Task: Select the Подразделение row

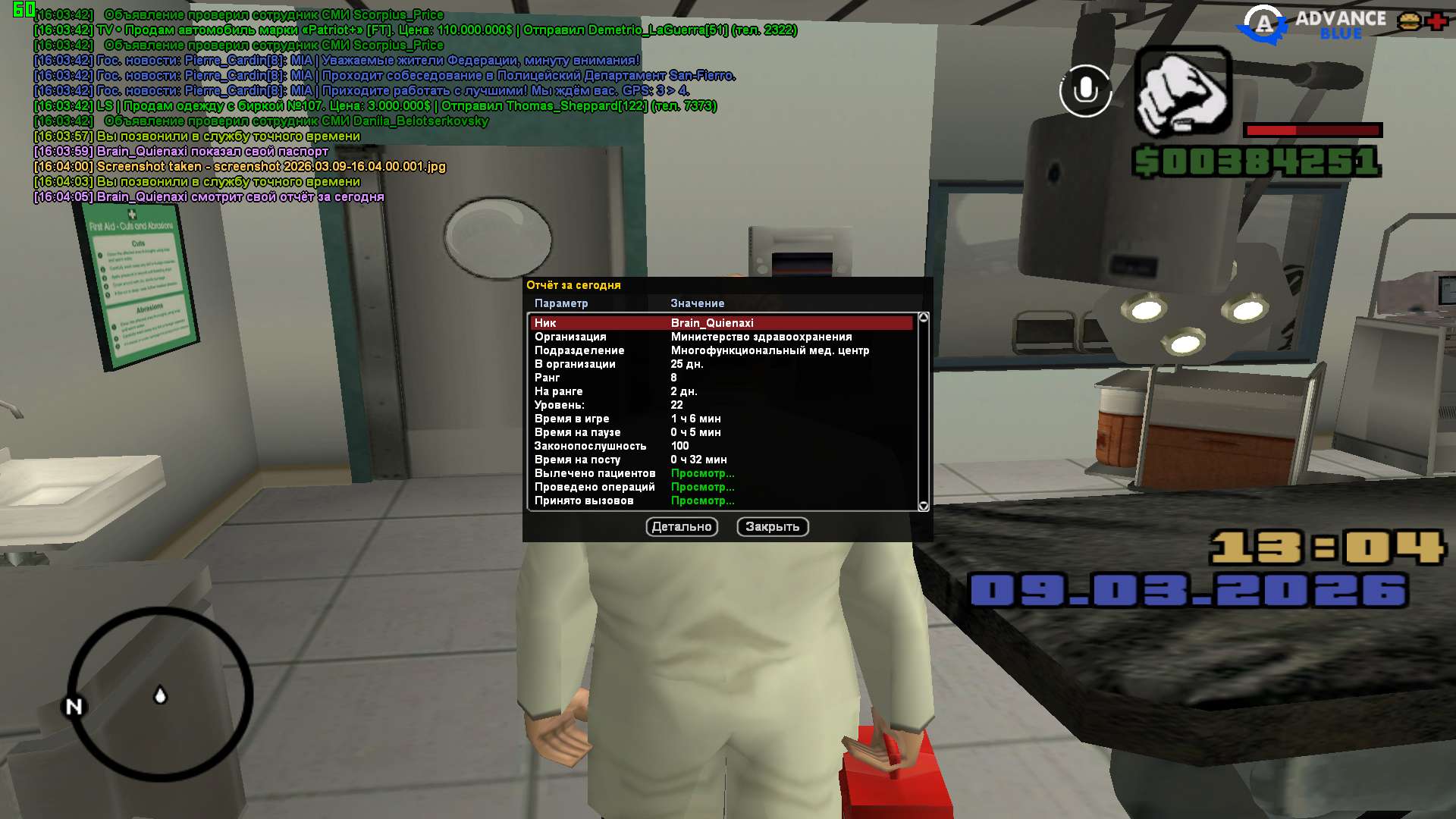Action: click(x=722, y=350)
